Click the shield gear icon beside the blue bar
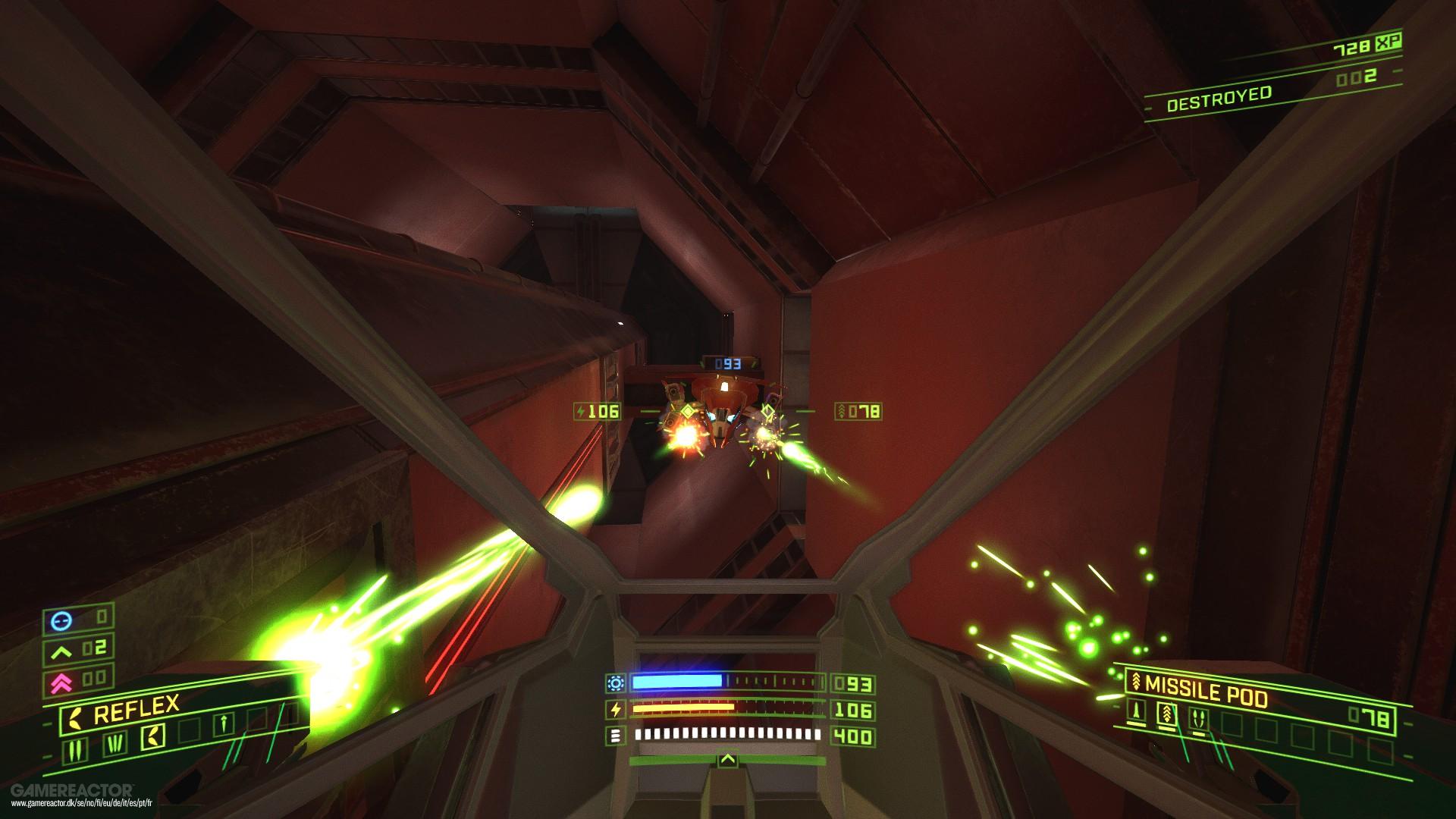 point(616,683)
